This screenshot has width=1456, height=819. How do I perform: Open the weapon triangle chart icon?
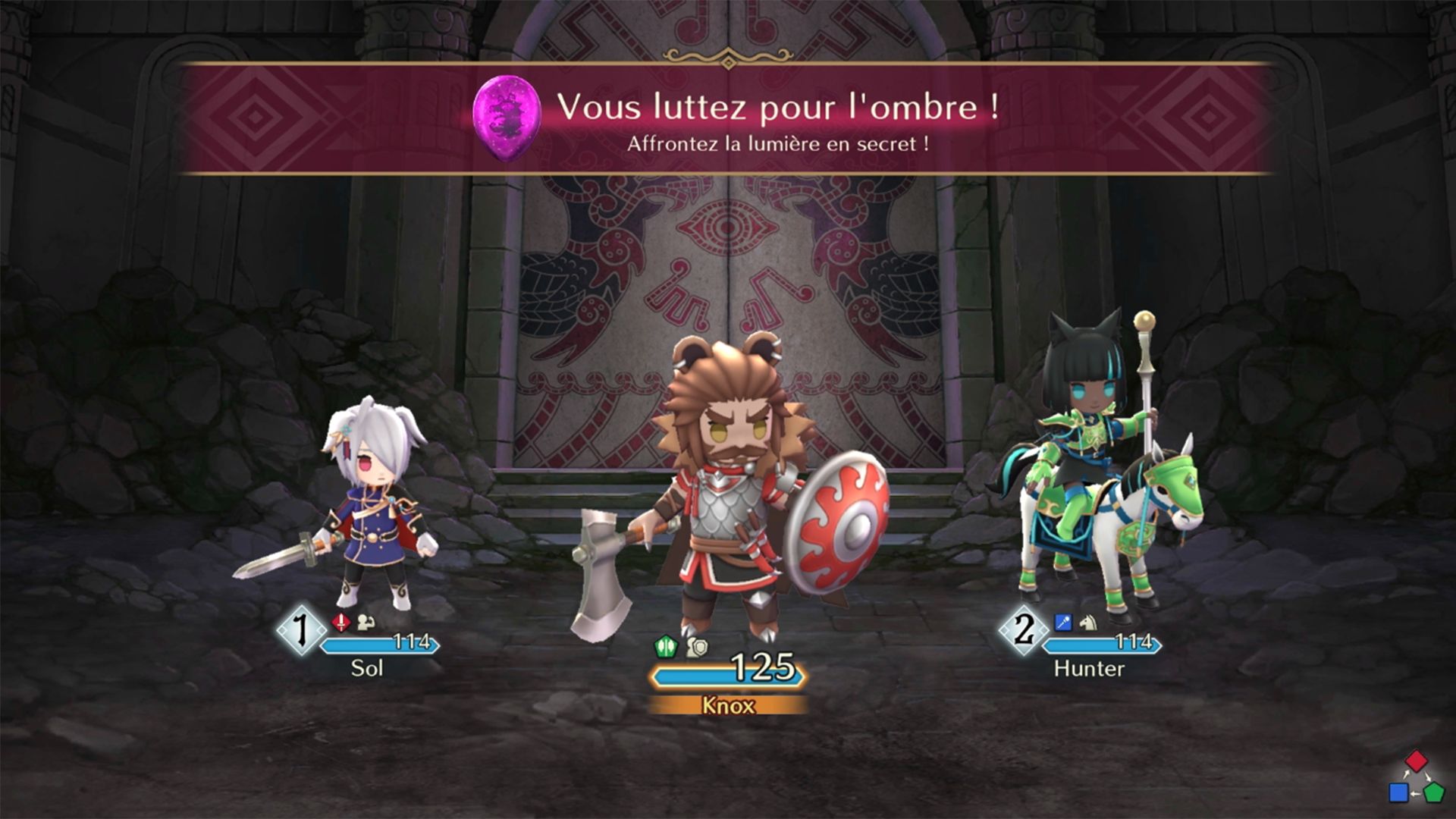tap(1416, 778)
